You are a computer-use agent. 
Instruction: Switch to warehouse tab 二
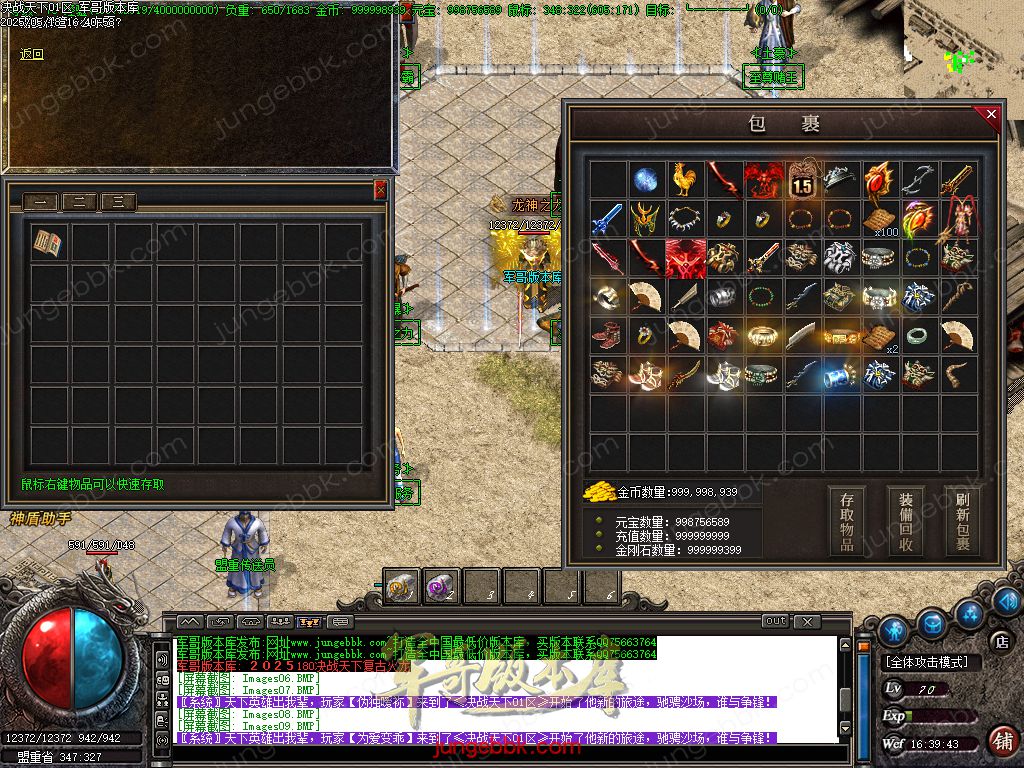(79, 202)
